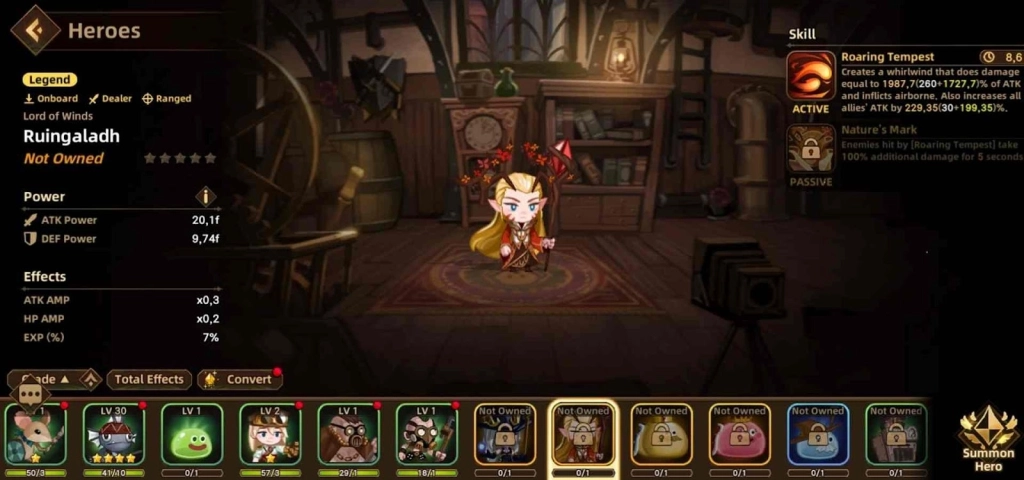Select the locked Nature's Mark passive skill

811,148
